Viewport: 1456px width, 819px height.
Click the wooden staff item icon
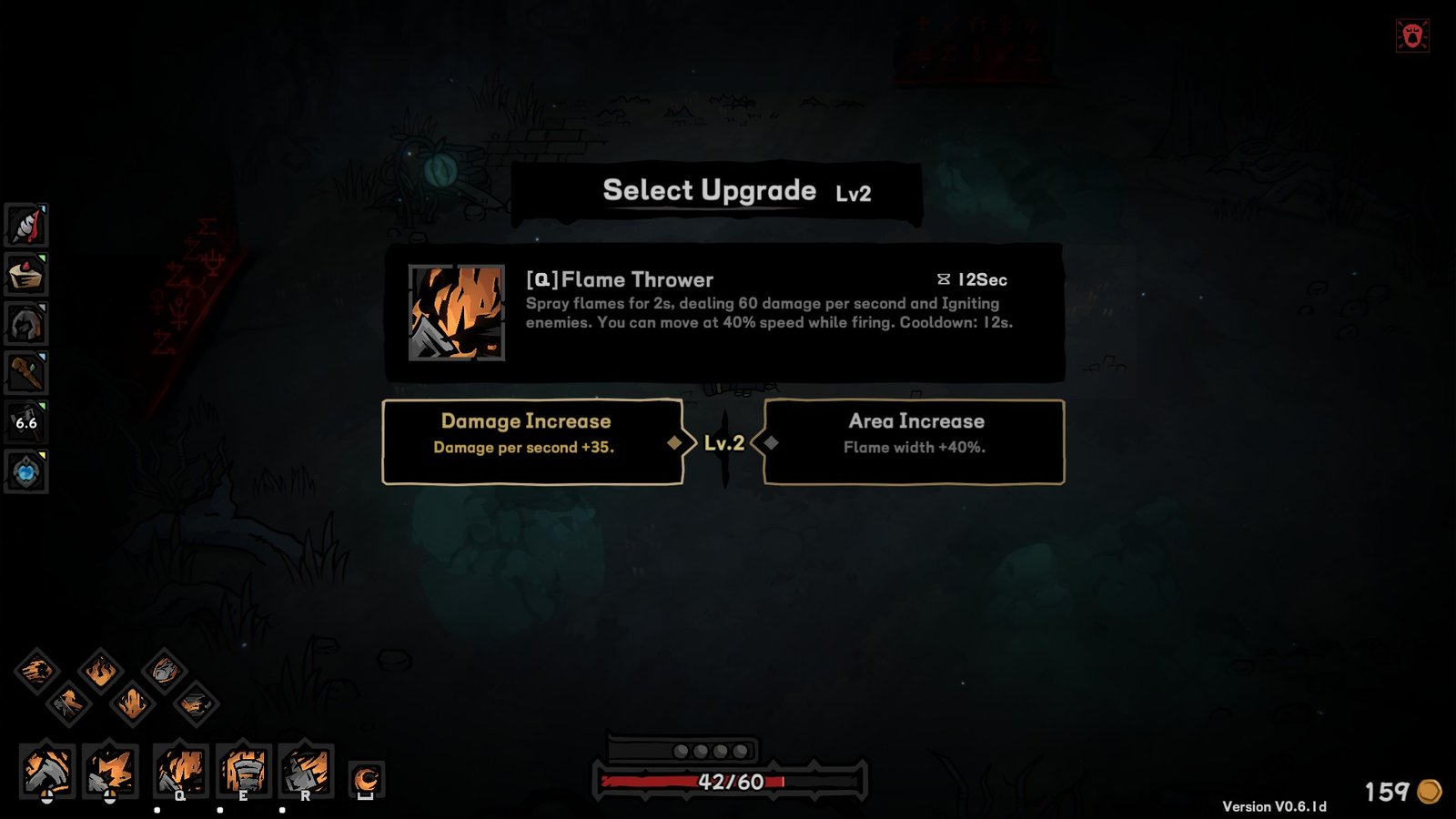pyautogui.click(x=25, y=369)
